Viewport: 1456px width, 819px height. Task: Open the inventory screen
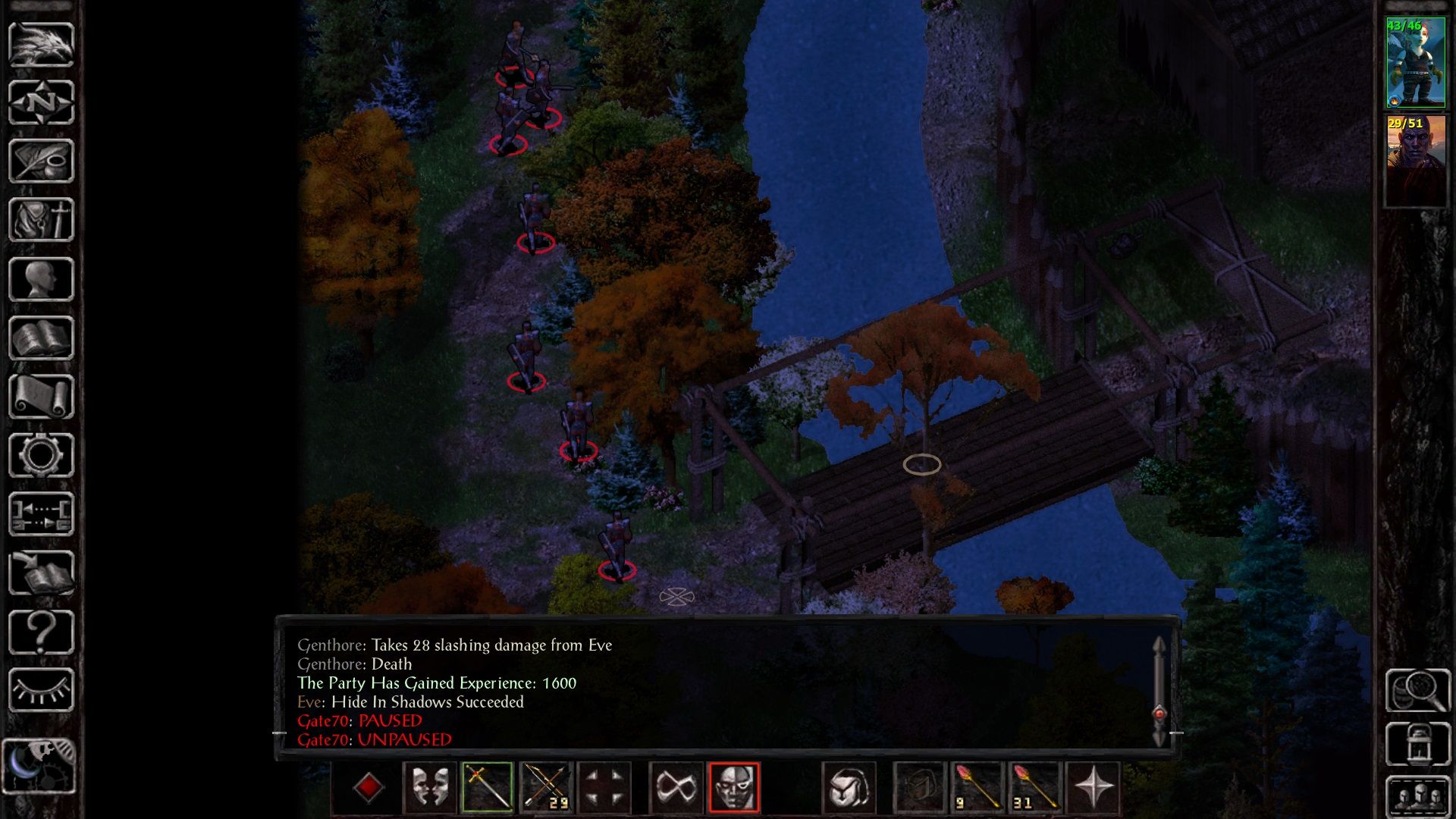coord(41,220)
